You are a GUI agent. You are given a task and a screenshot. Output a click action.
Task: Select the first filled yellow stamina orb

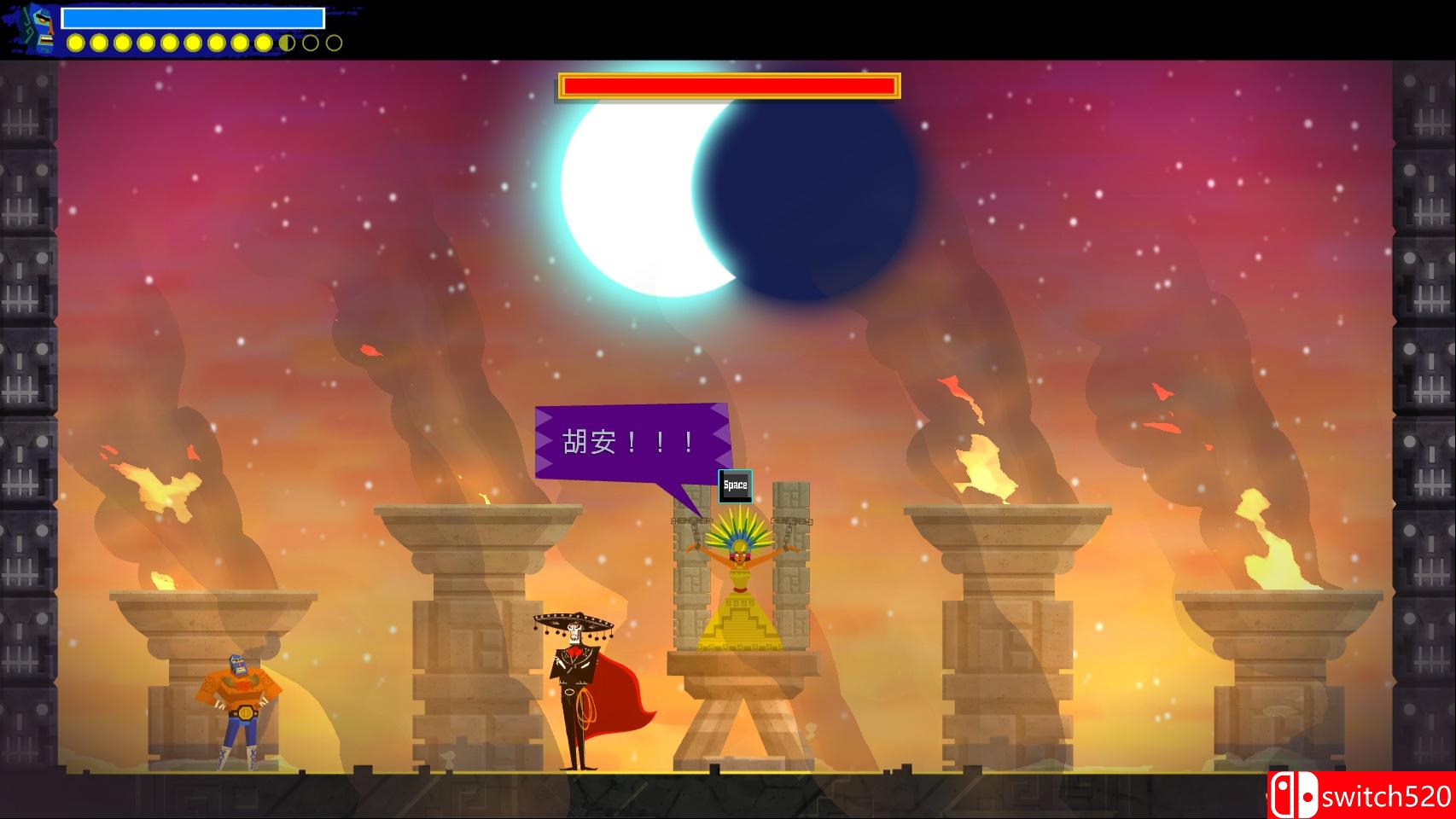pos(75,44)
